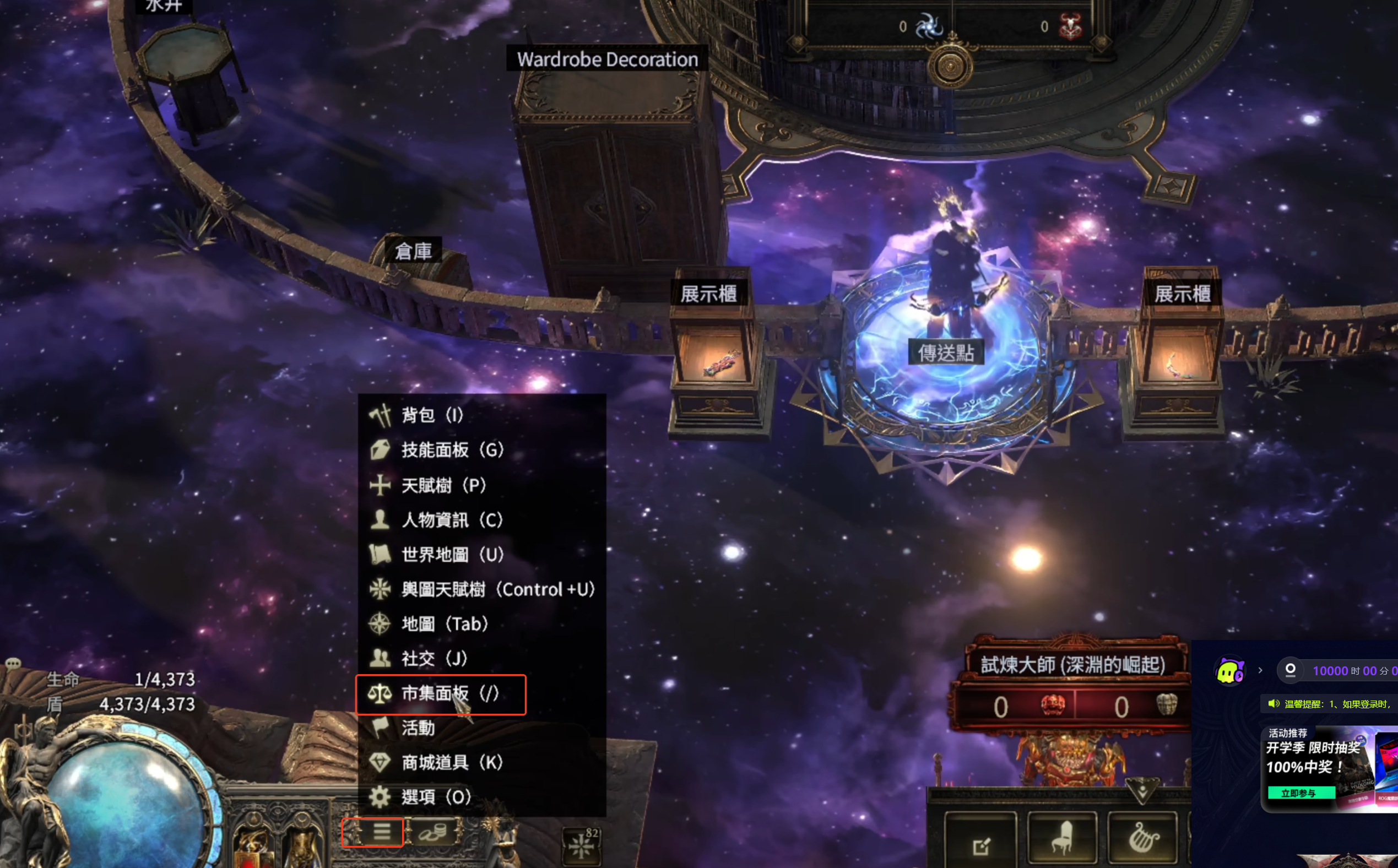Click the 立即参与 join-now overlay button
This screenshot has width=1398, height=868.
[1298, 793]
